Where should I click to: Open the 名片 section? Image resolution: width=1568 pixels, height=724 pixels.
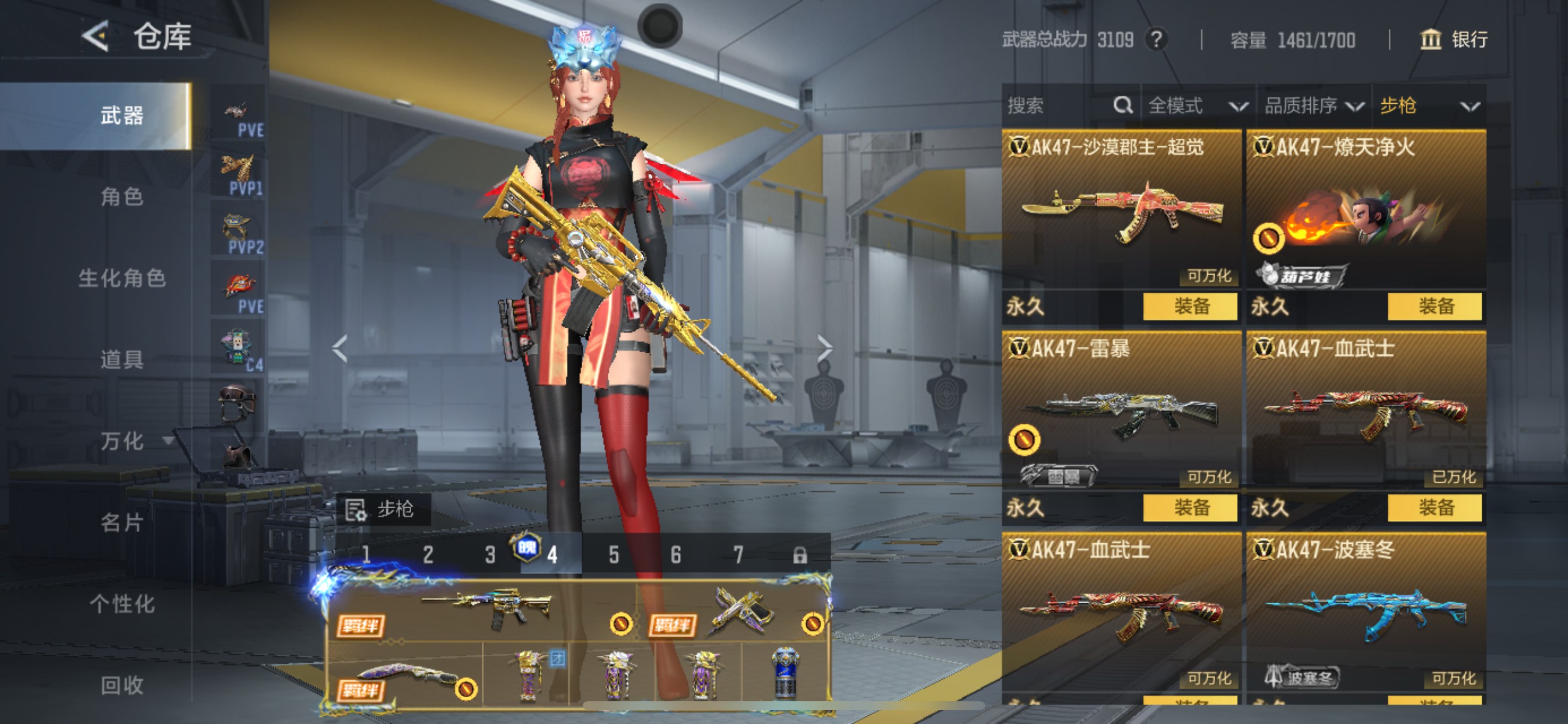[122, 523]
